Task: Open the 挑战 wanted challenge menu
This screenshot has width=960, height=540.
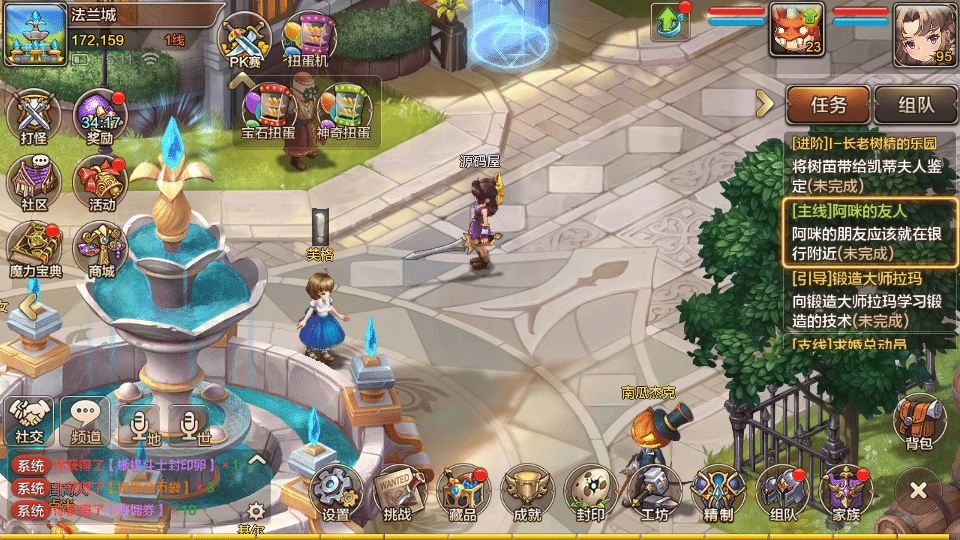Action: pos(398,492)
